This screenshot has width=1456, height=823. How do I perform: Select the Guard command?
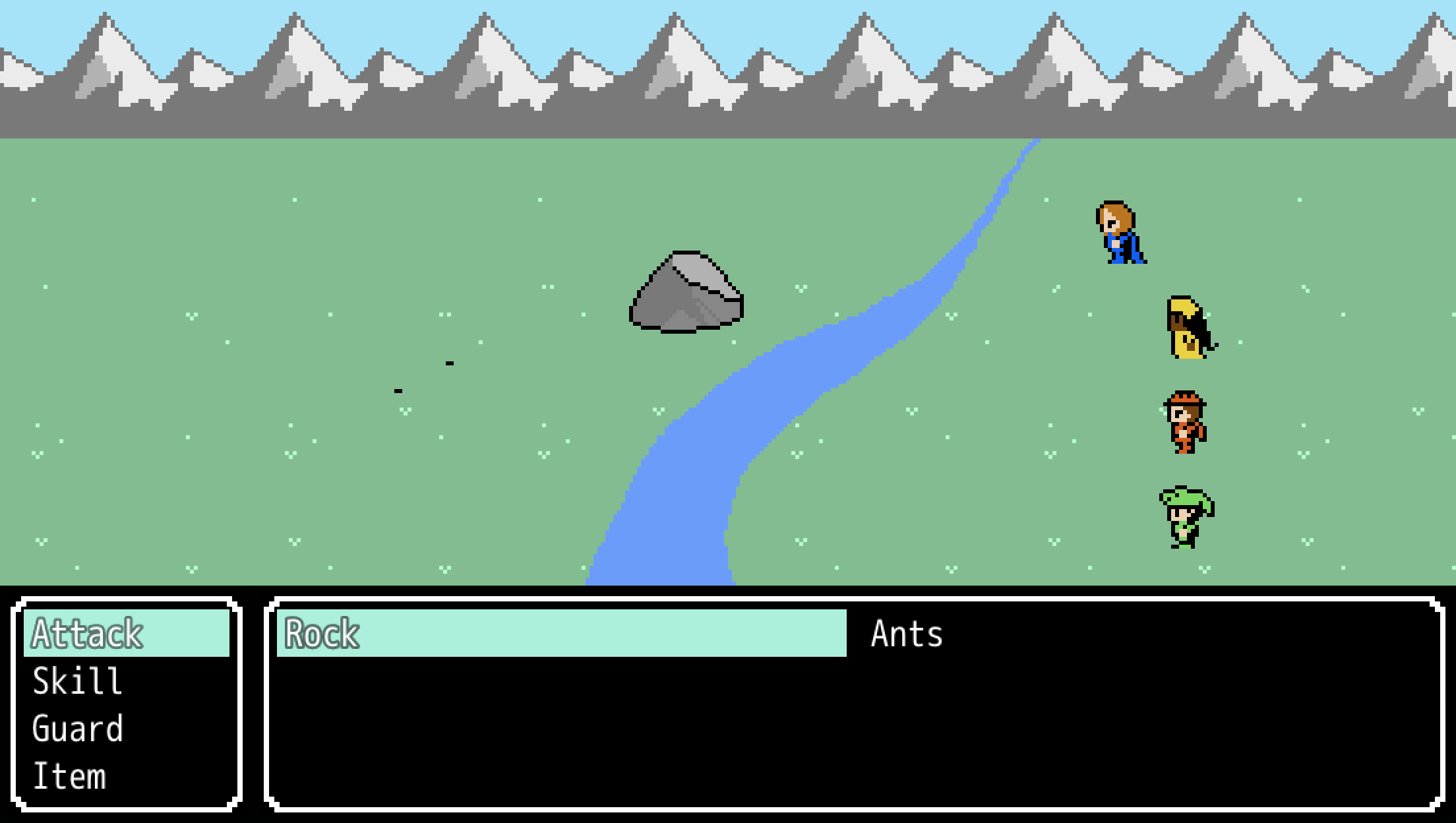click(x=78, y=729)
